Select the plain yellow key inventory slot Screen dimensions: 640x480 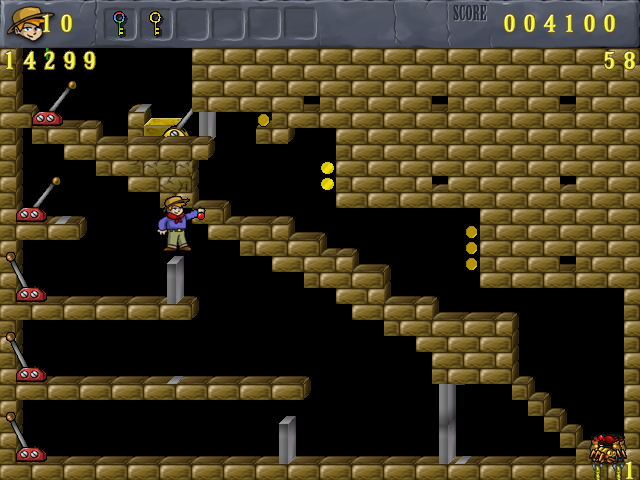[155, 22]
